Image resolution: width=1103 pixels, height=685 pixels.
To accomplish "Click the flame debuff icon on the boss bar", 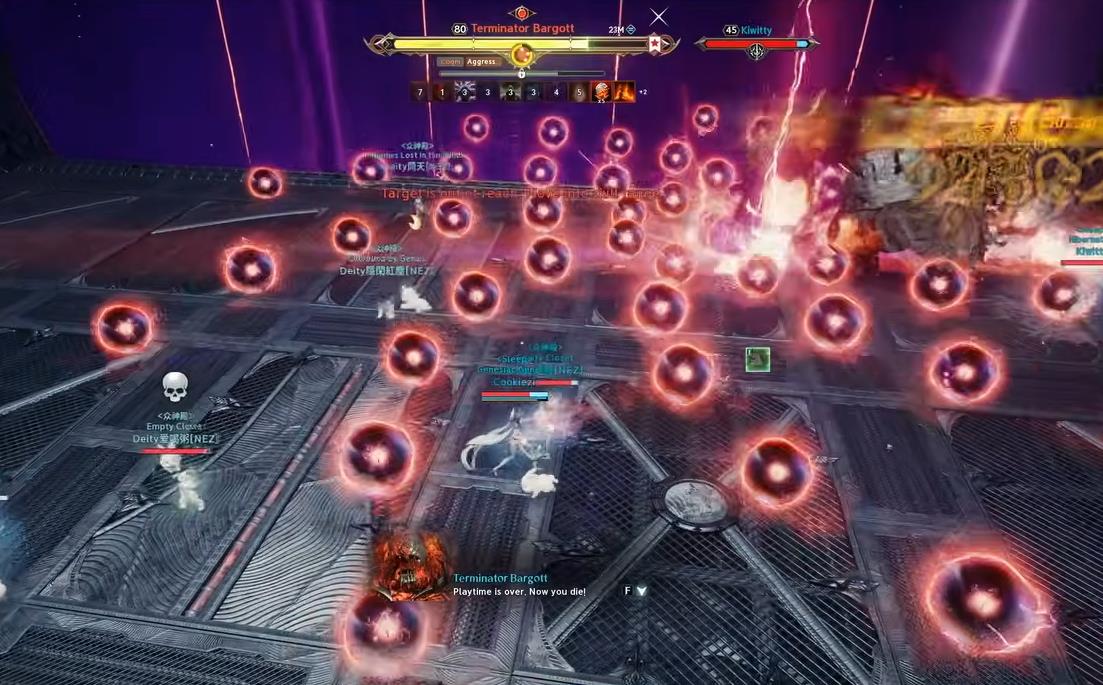I will 624,92.
